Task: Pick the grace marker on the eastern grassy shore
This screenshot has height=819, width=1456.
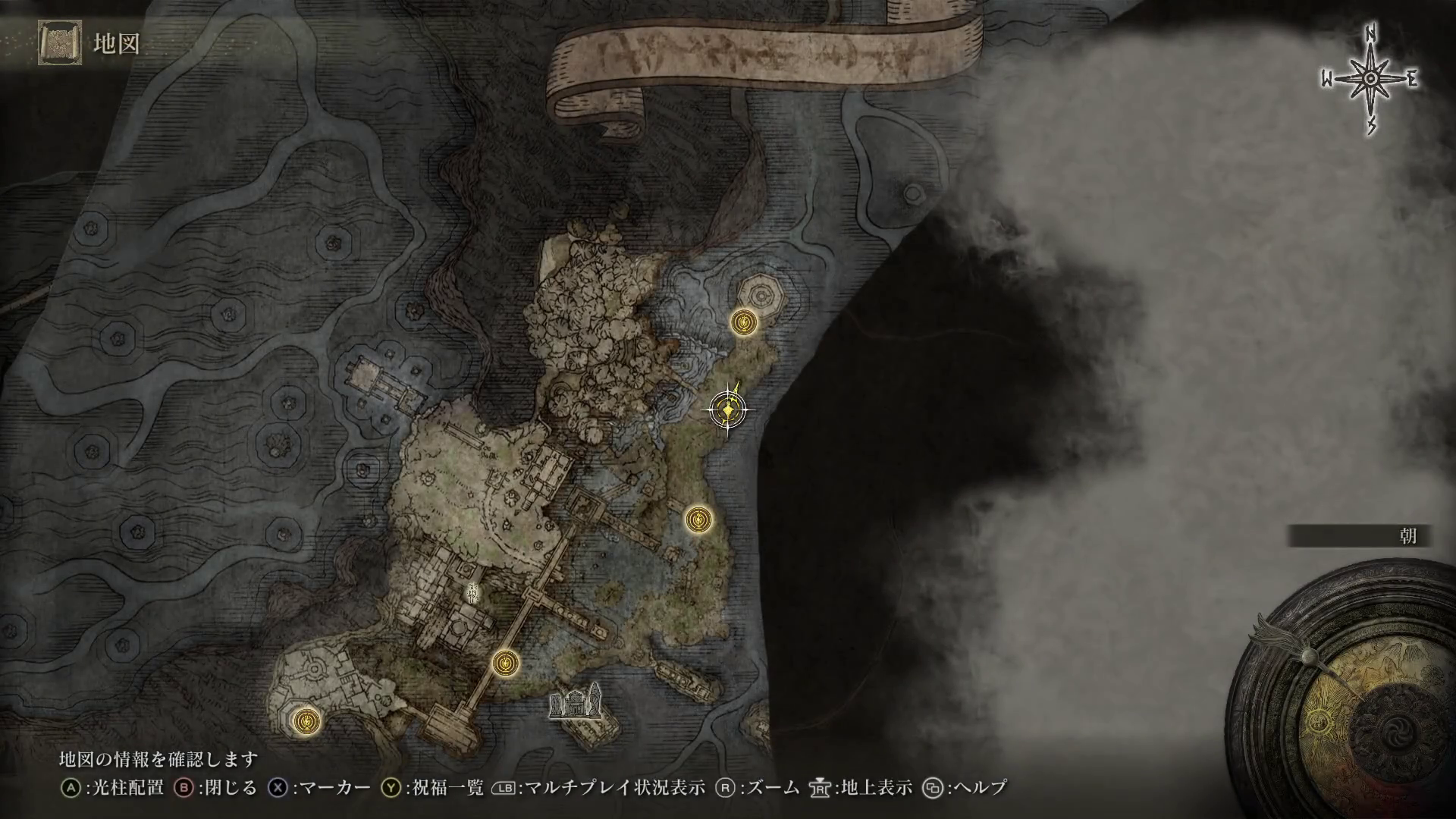Action: tap(698, 520)
